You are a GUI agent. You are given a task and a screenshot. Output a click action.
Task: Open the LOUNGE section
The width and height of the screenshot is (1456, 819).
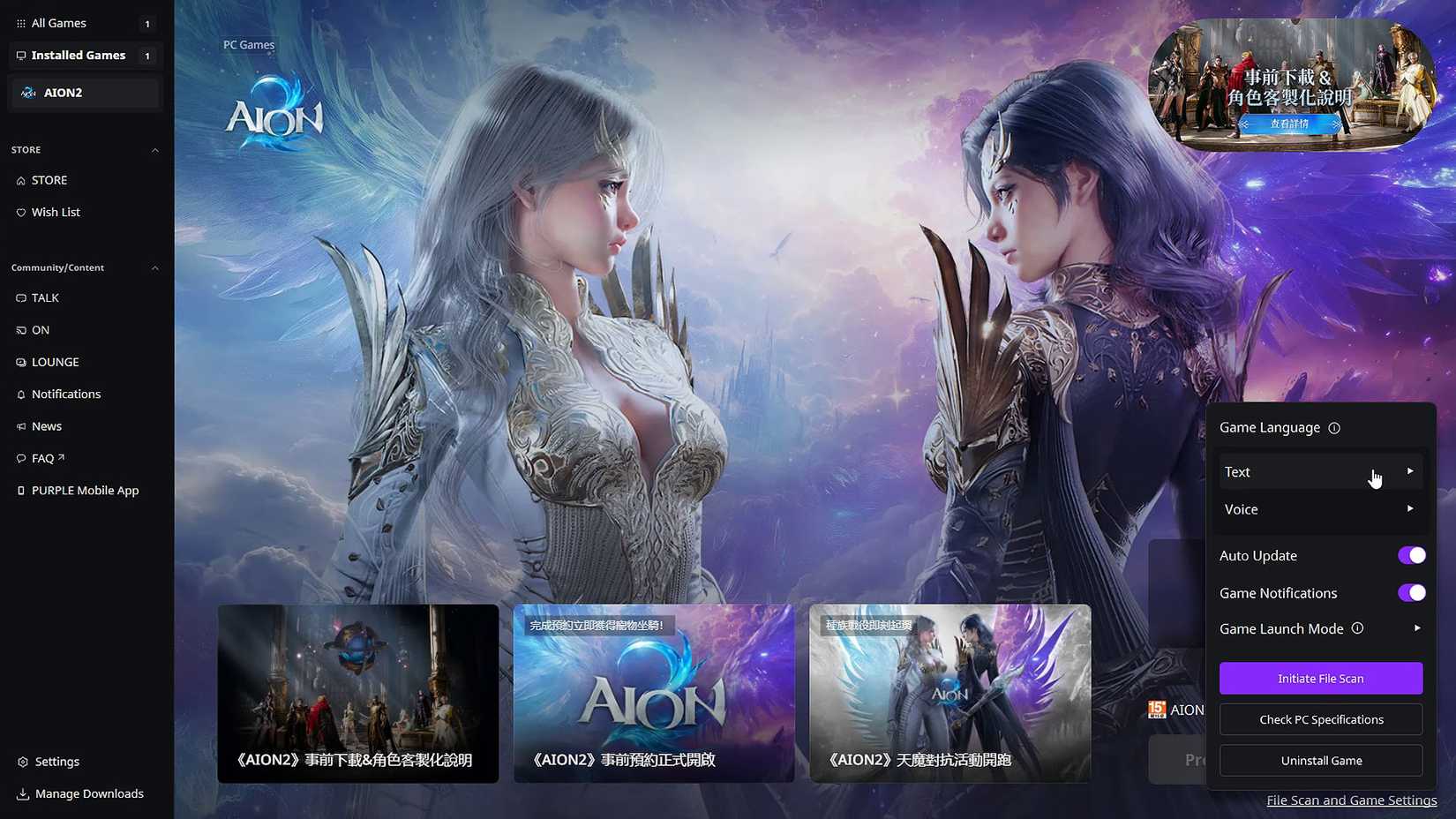56,362
